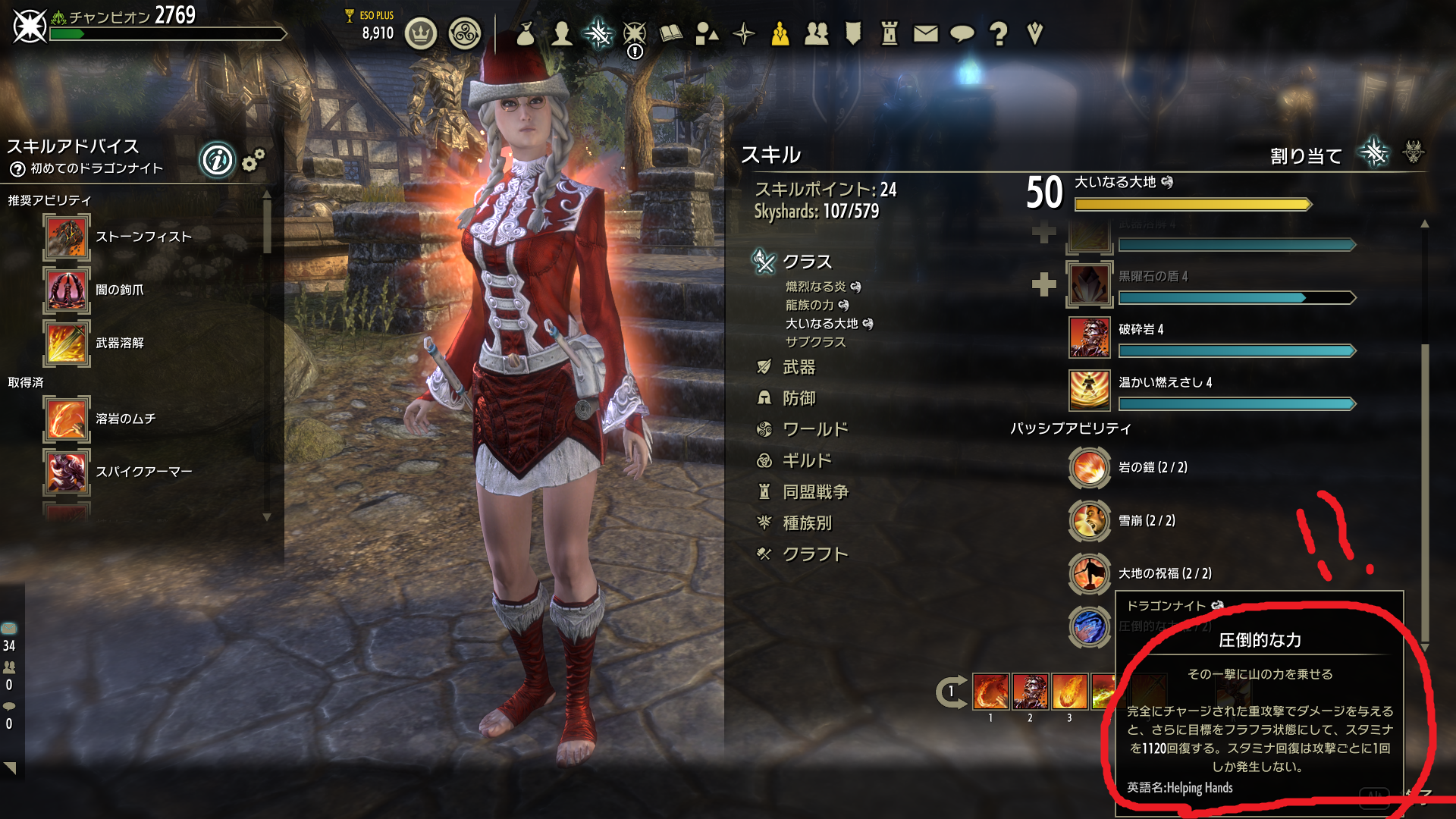Open the 同盟戦争 skill category
Viewport: 1456px width, 819px height.
tap(814, 492)
